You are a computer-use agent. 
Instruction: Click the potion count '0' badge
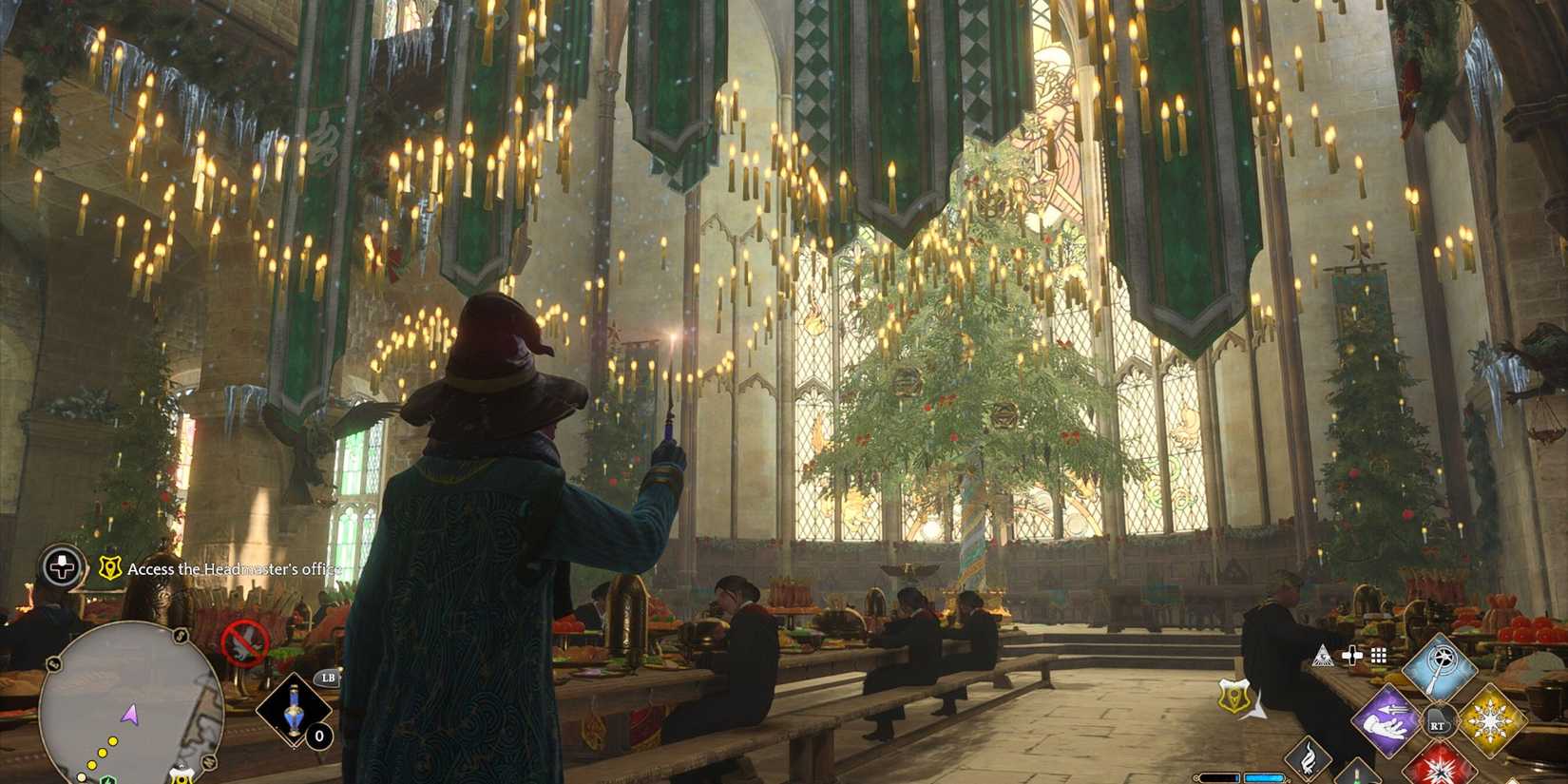[x=319, y=736]
